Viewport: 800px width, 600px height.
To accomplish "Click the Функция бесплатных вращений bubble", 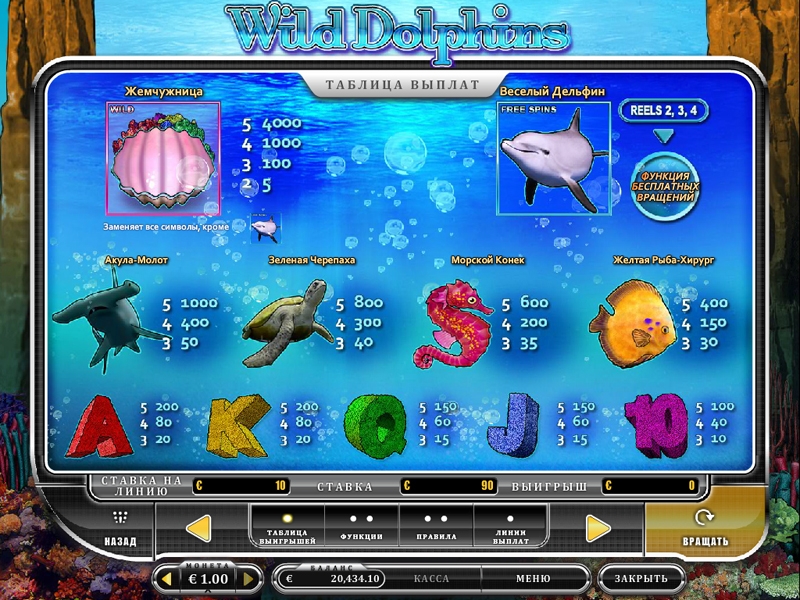I will 665,186.
